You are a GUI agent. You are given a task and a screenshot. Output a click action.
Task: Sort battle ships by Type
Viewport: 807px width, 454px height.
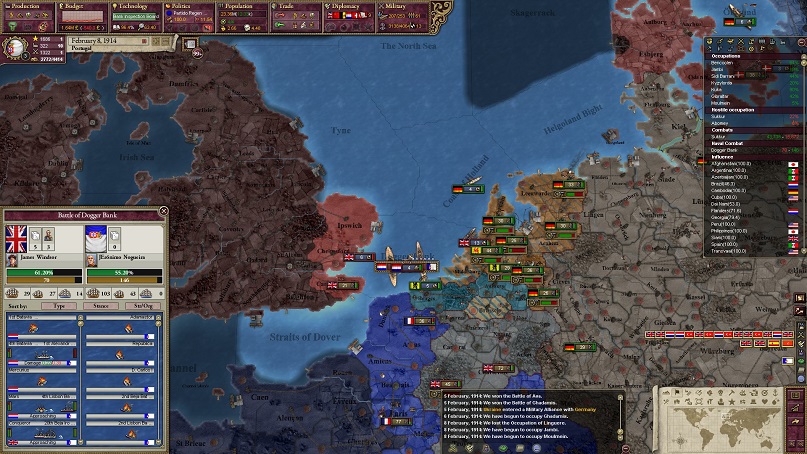coord(59,305)
